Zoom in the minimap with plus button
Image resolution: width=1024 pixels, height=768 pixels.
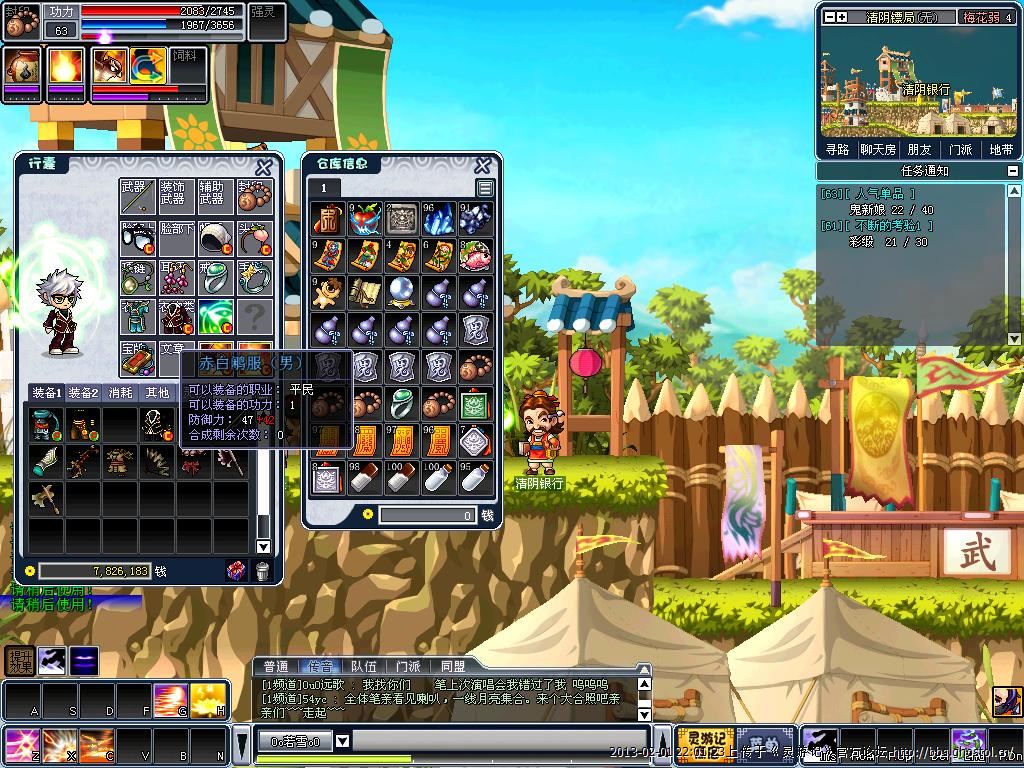coord(842,17)
